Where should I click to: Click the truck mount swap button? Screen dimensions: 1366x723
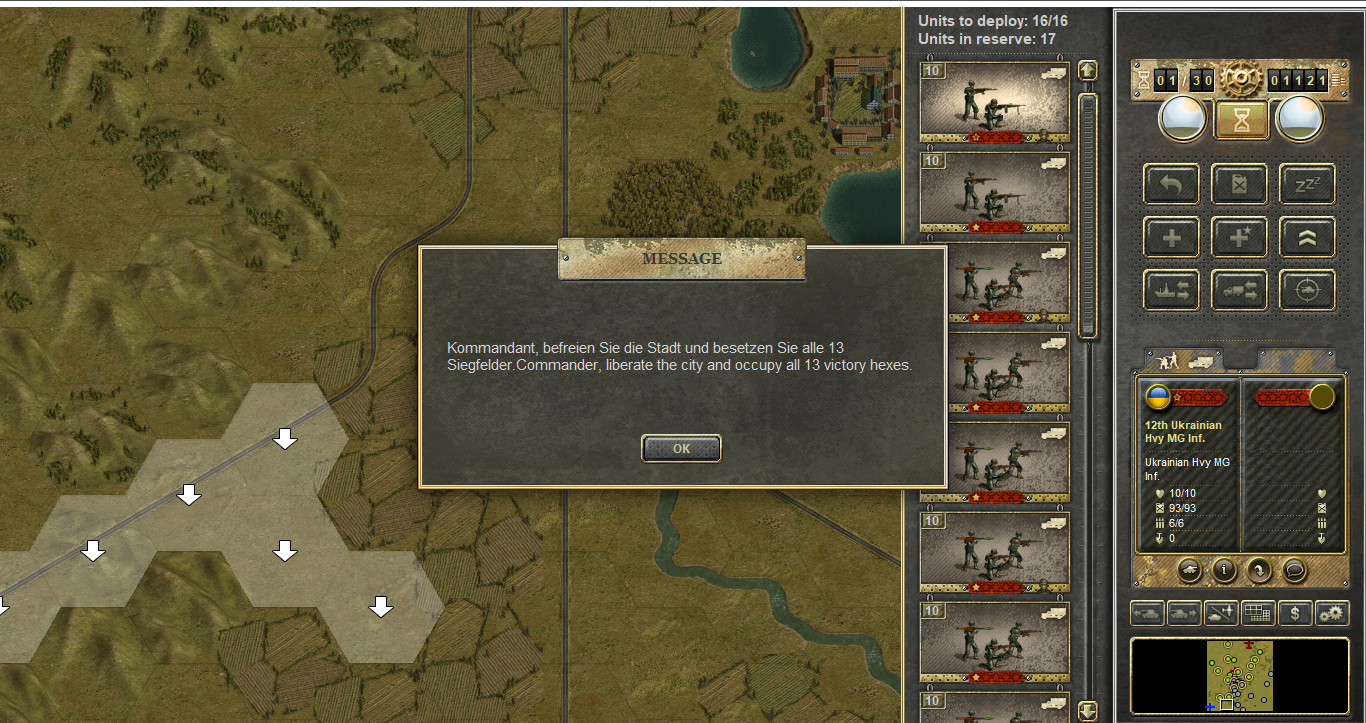(1239, 290)
